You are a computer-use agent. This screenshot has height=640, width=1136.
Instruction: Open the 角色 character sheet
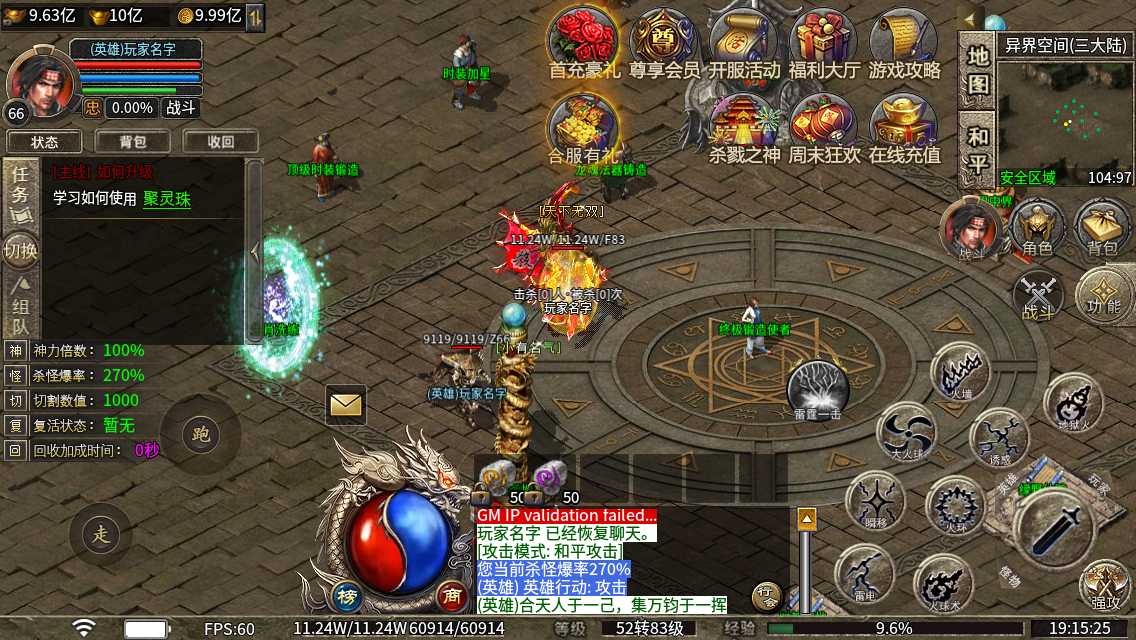(x=1037, y=228)
